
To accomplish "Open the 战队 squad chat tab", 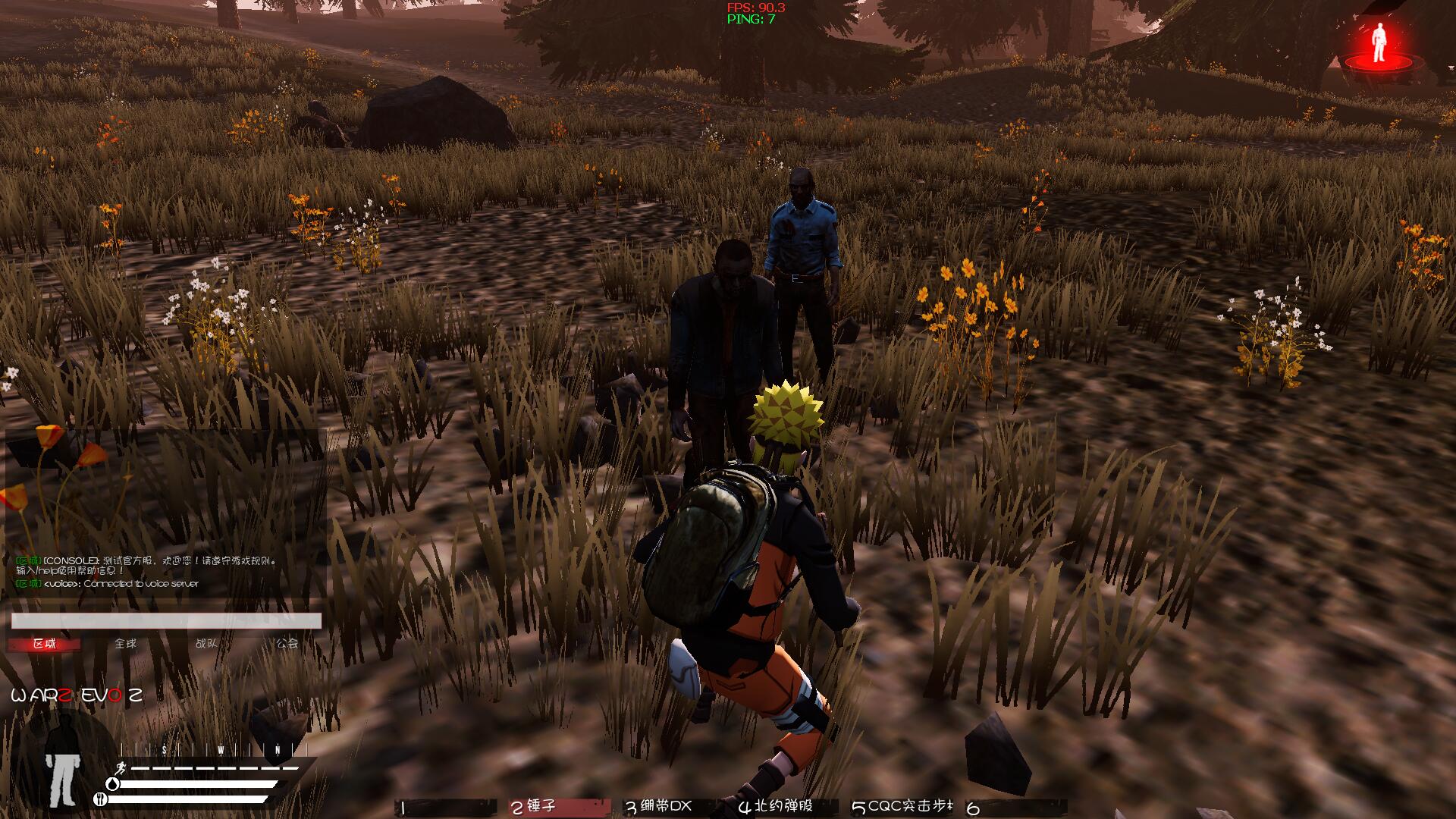I will pyautogui.click(x=206, y=644).
